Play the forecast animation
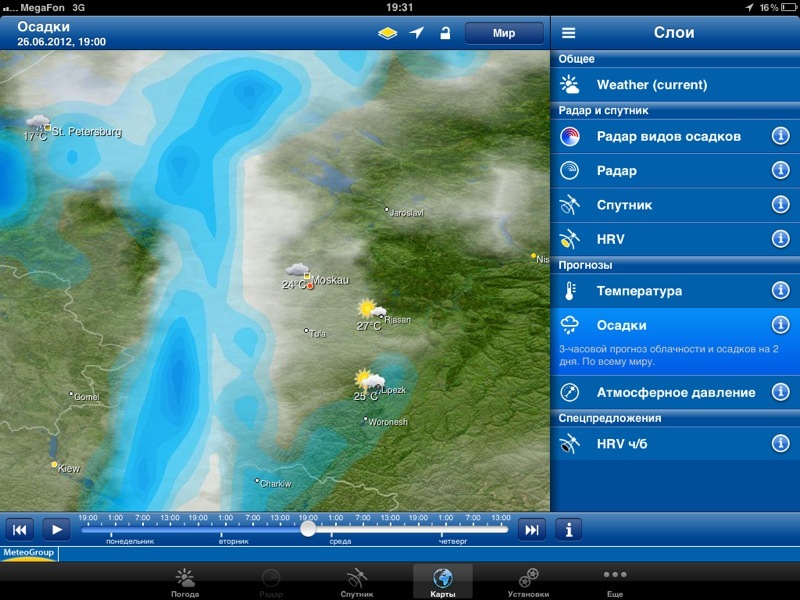This screenshot has height=600, width=800. point(56,529)
